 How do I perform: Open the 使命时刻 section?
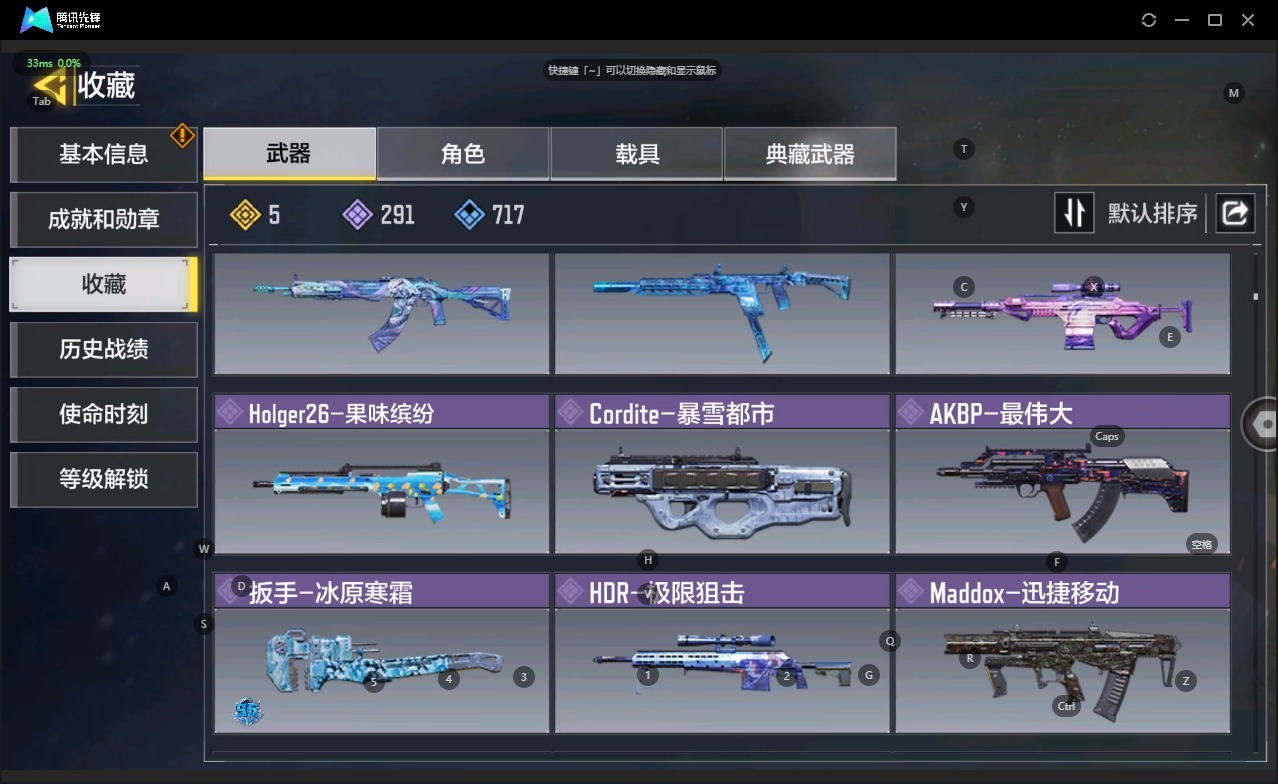[x=103, y=414]
